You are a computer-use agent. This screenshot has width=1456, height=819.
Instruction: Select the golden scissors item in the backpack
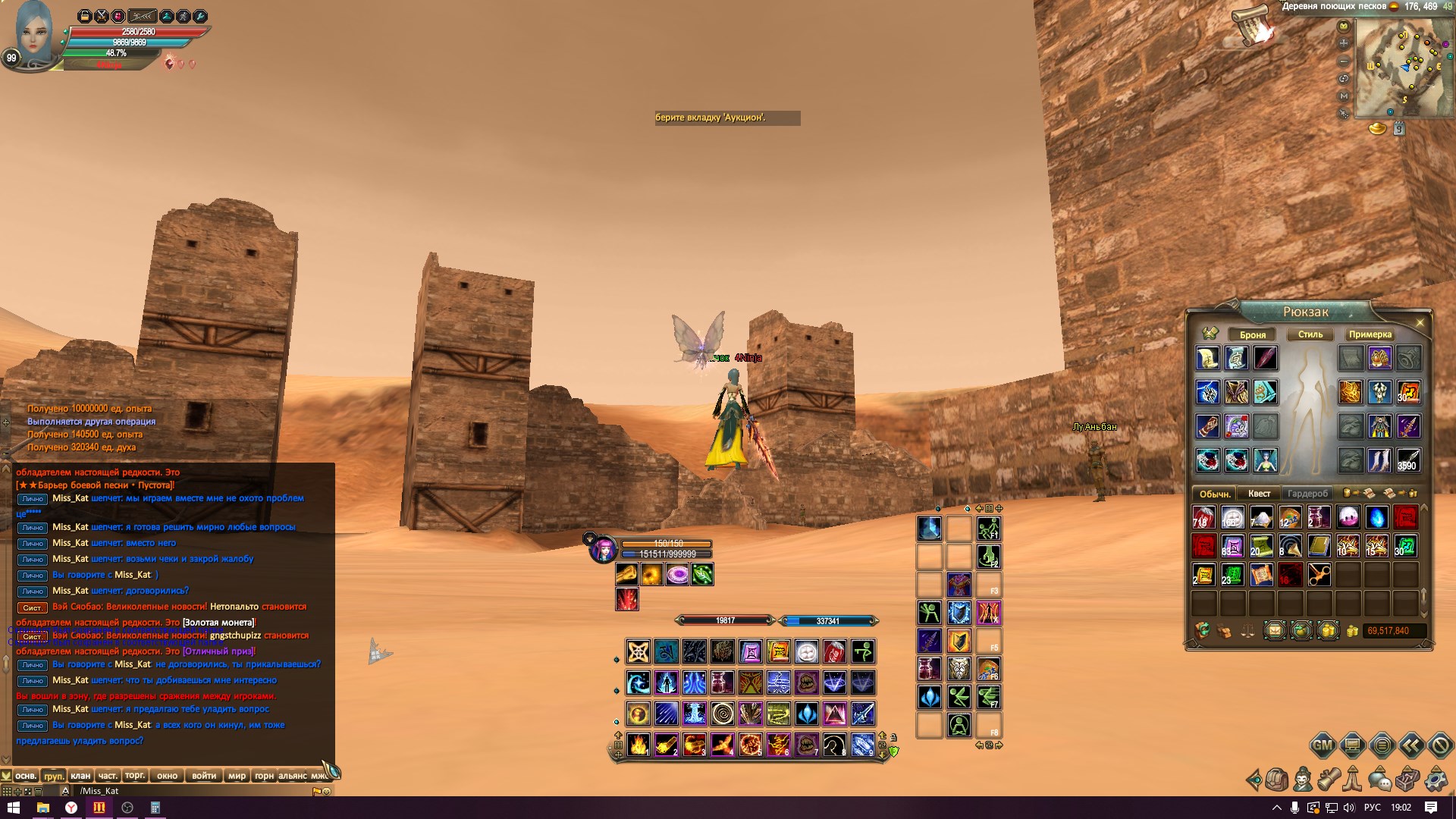pos(1319,575)
